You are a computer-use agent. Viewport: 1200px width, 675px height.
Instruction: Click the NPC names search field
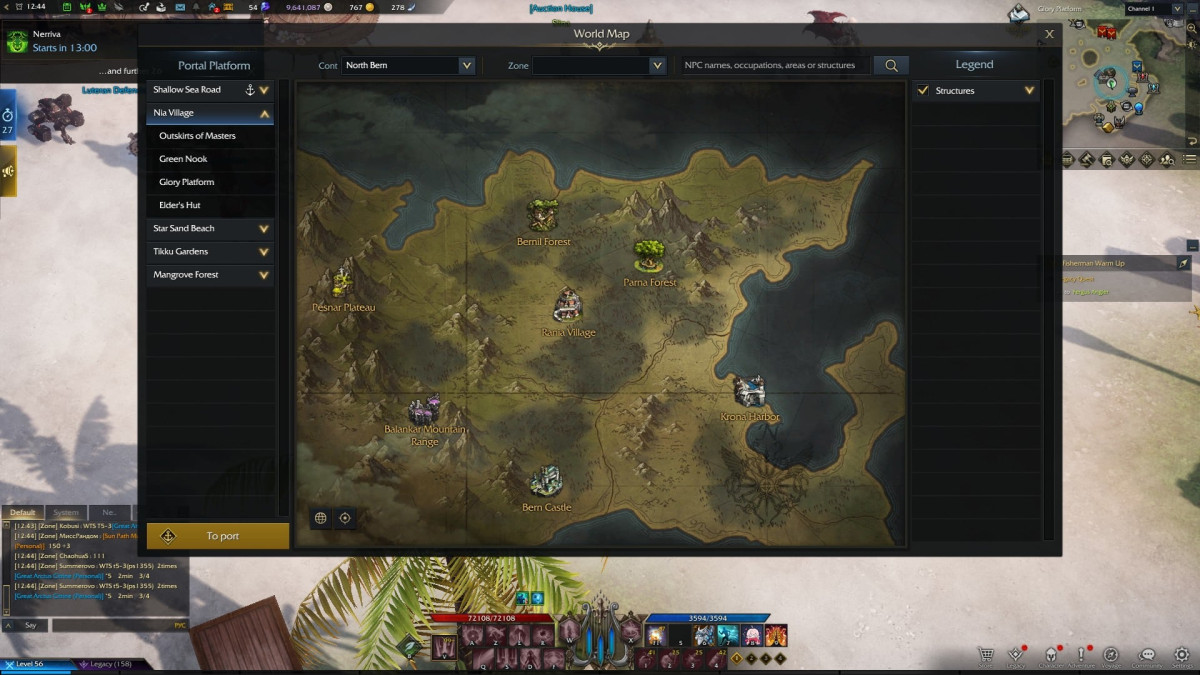(x=770, y=65)
